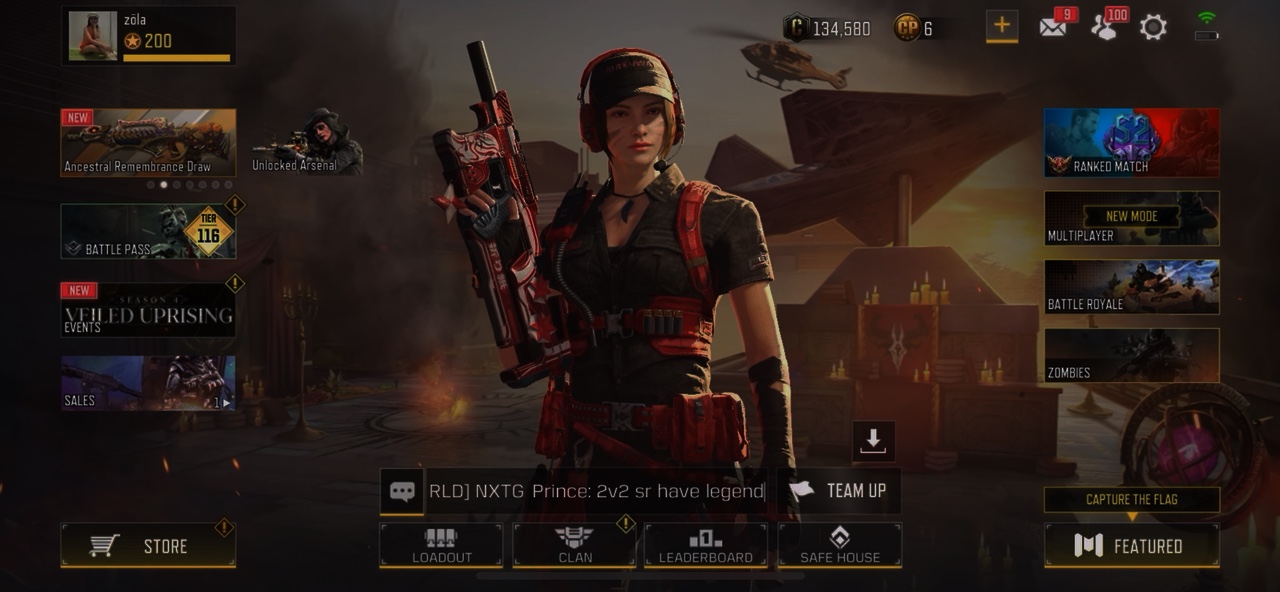View the Unlocked Arsenal
The height and width of the screenshot is (592, 1280).
[307, 143]
